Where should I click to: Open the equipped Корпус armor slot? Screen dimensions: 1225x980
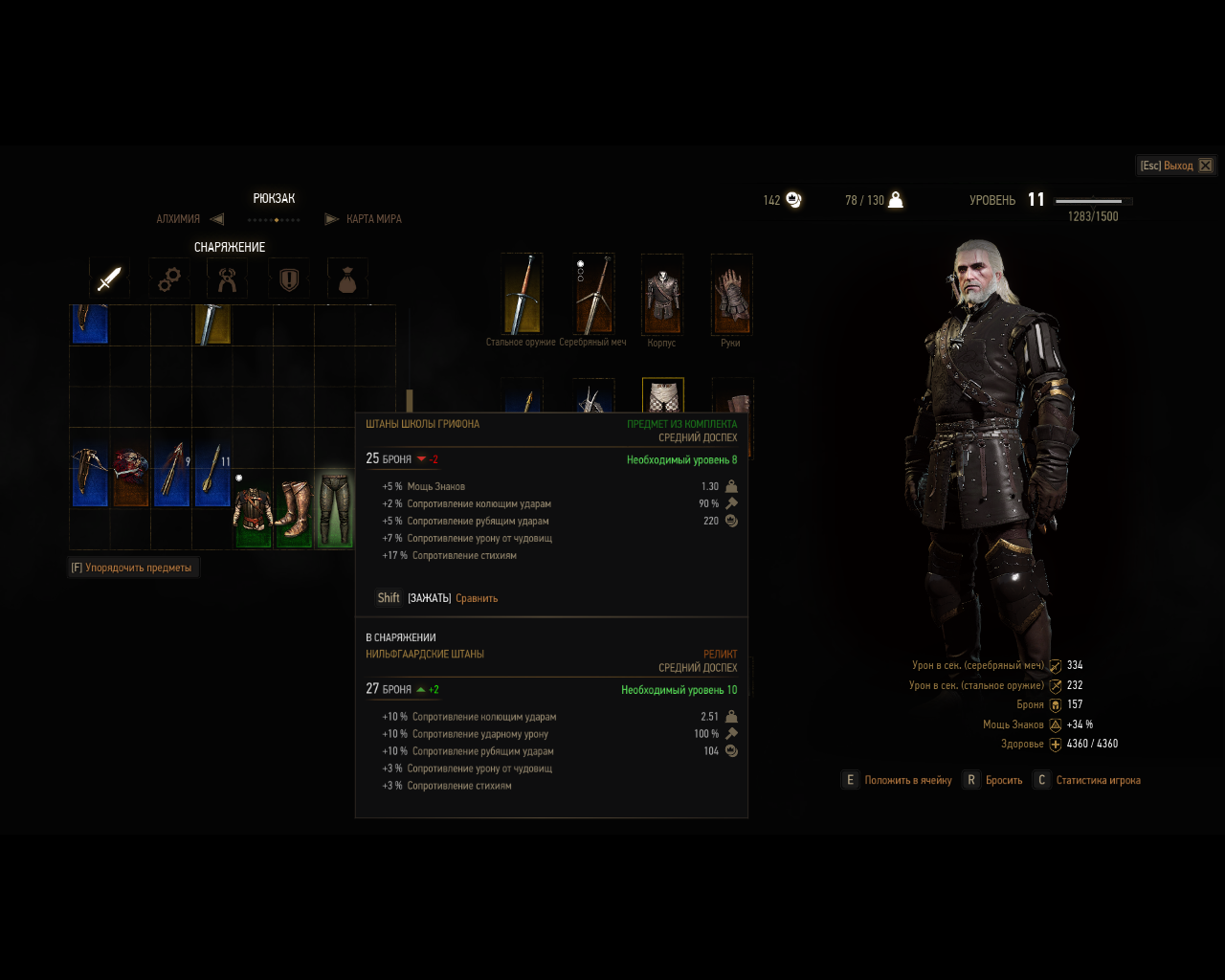[x=661, y=294]
